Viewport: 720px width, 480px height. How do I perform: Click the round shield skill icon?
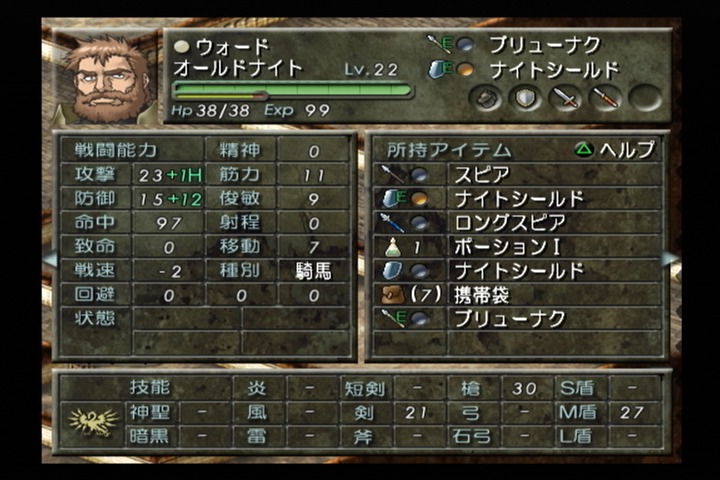click(x=525, y=97)
